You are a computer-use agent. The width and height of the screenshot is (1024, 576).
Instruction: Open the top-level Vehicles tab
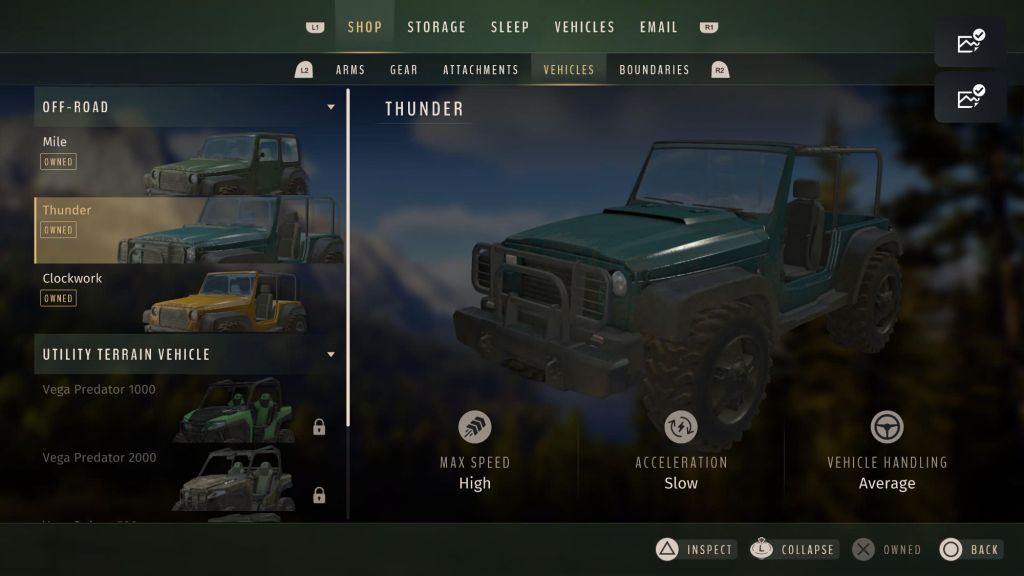pos(584,27)
